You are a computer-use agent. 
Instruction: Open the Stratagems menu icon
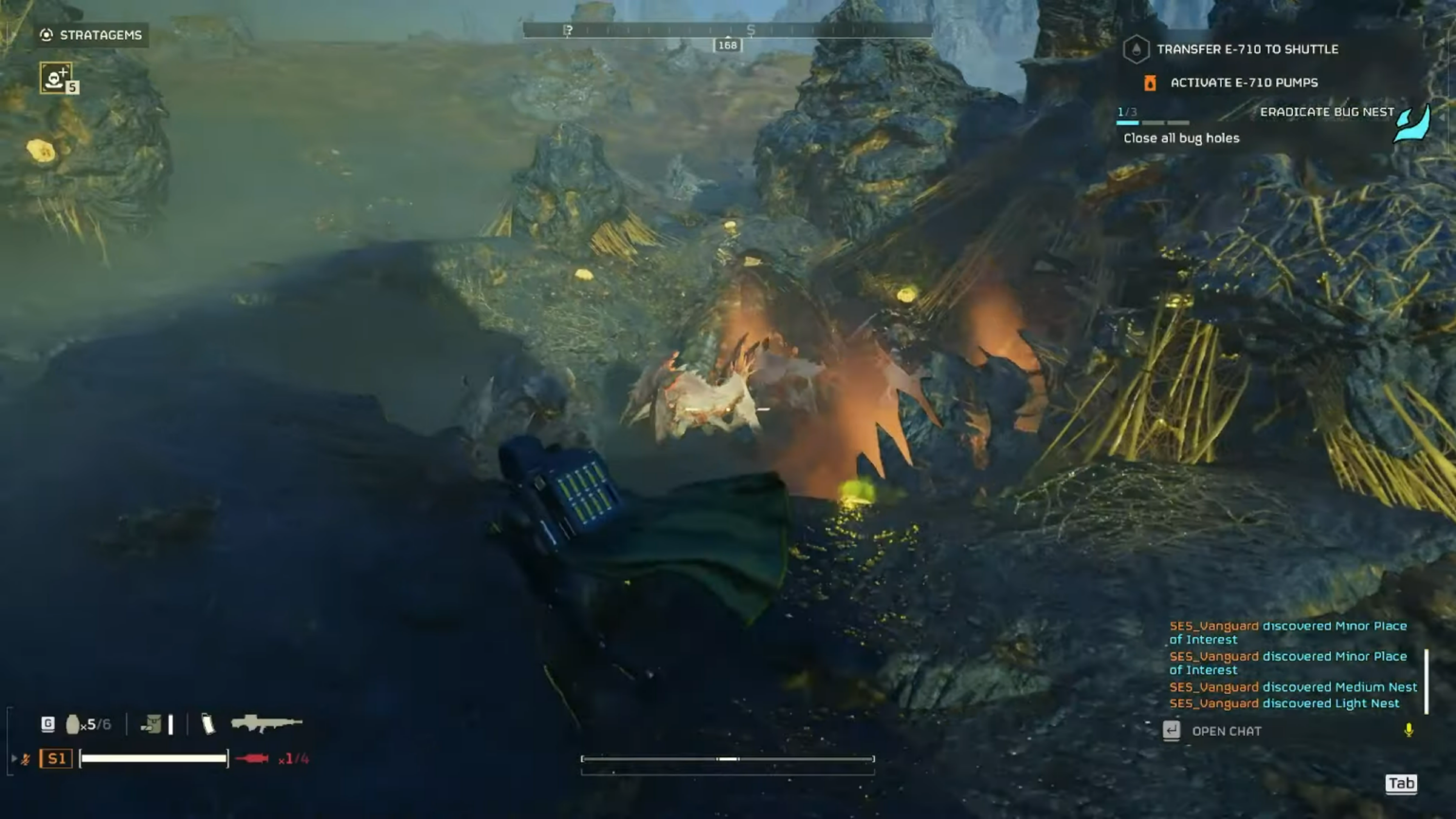pos(45,34)
